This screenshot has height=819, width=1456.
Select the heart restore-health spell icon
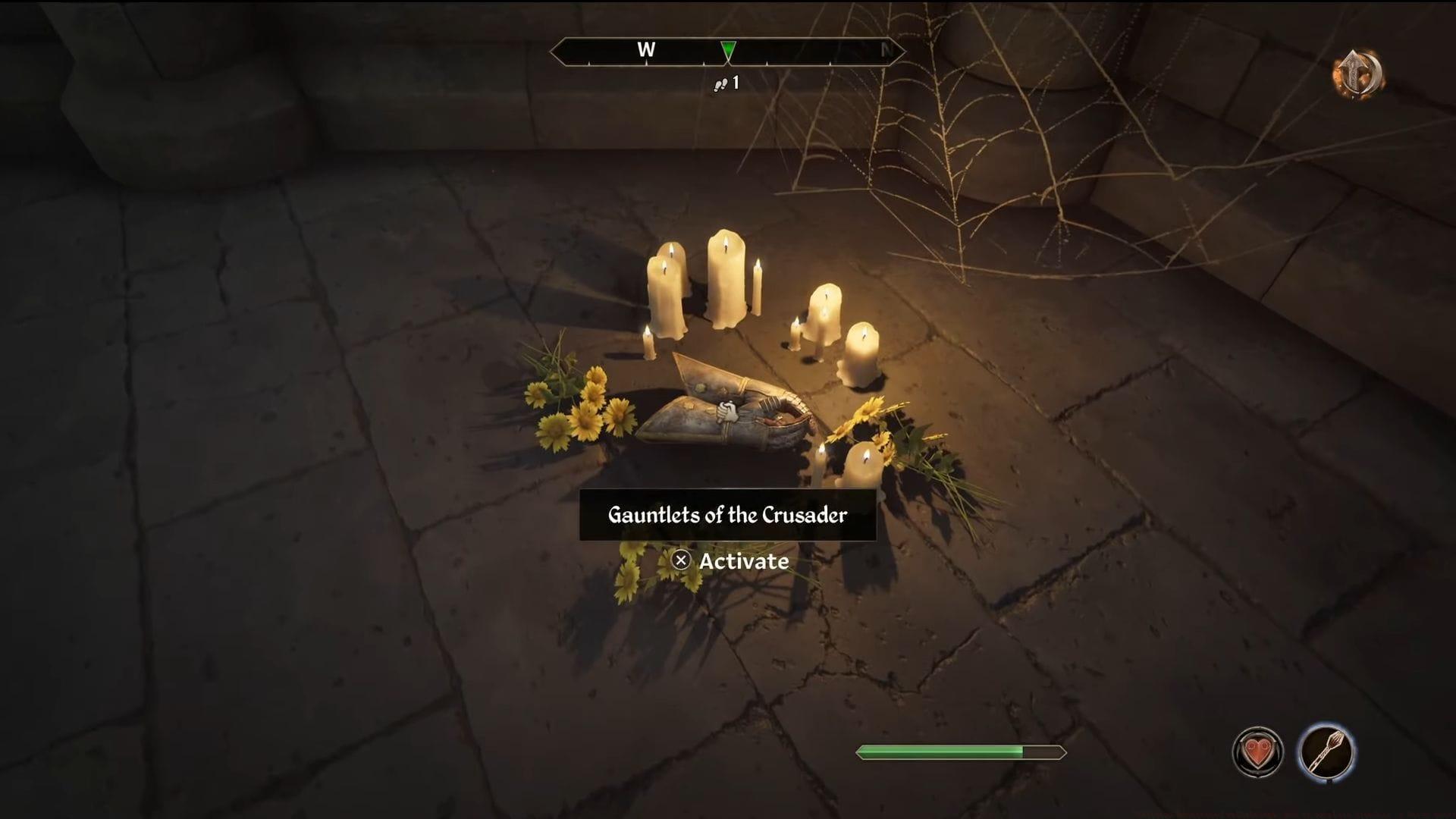point(1257,752)
